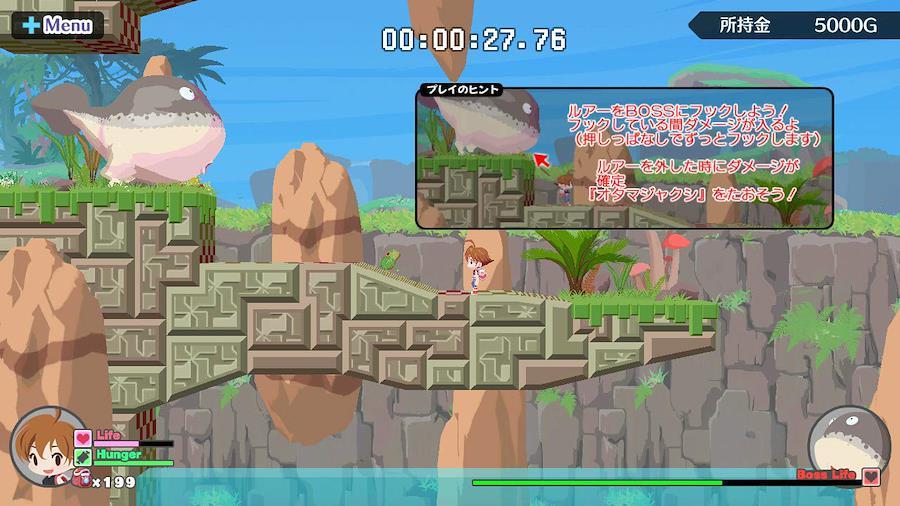The height and width of the screenshot is (506, 900).
Task: Click the tadpole boss portrait icon
Action: [x=847, y=439]
